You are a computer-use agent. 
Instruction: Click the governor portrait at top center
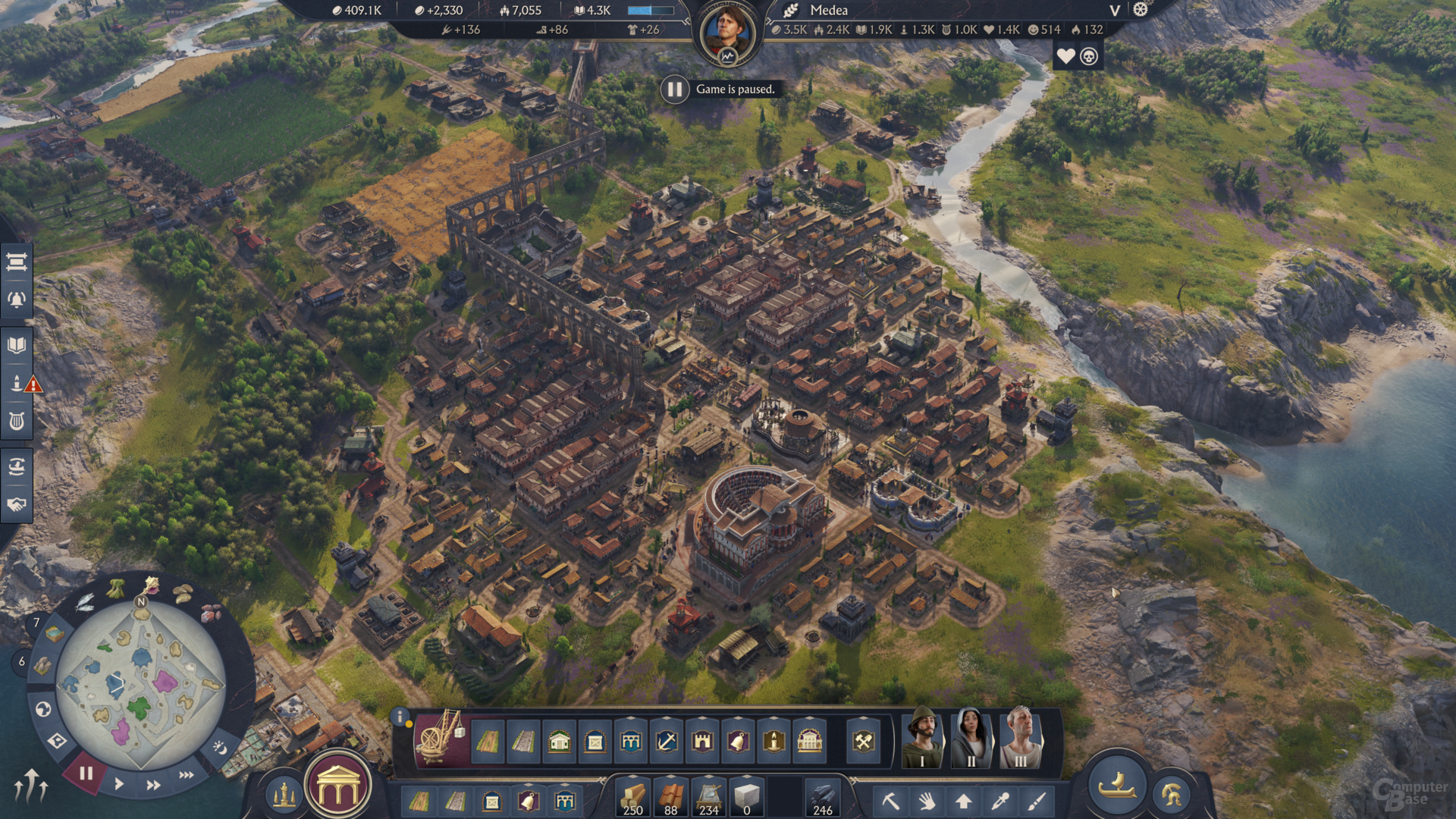click(x=727, y=33)
